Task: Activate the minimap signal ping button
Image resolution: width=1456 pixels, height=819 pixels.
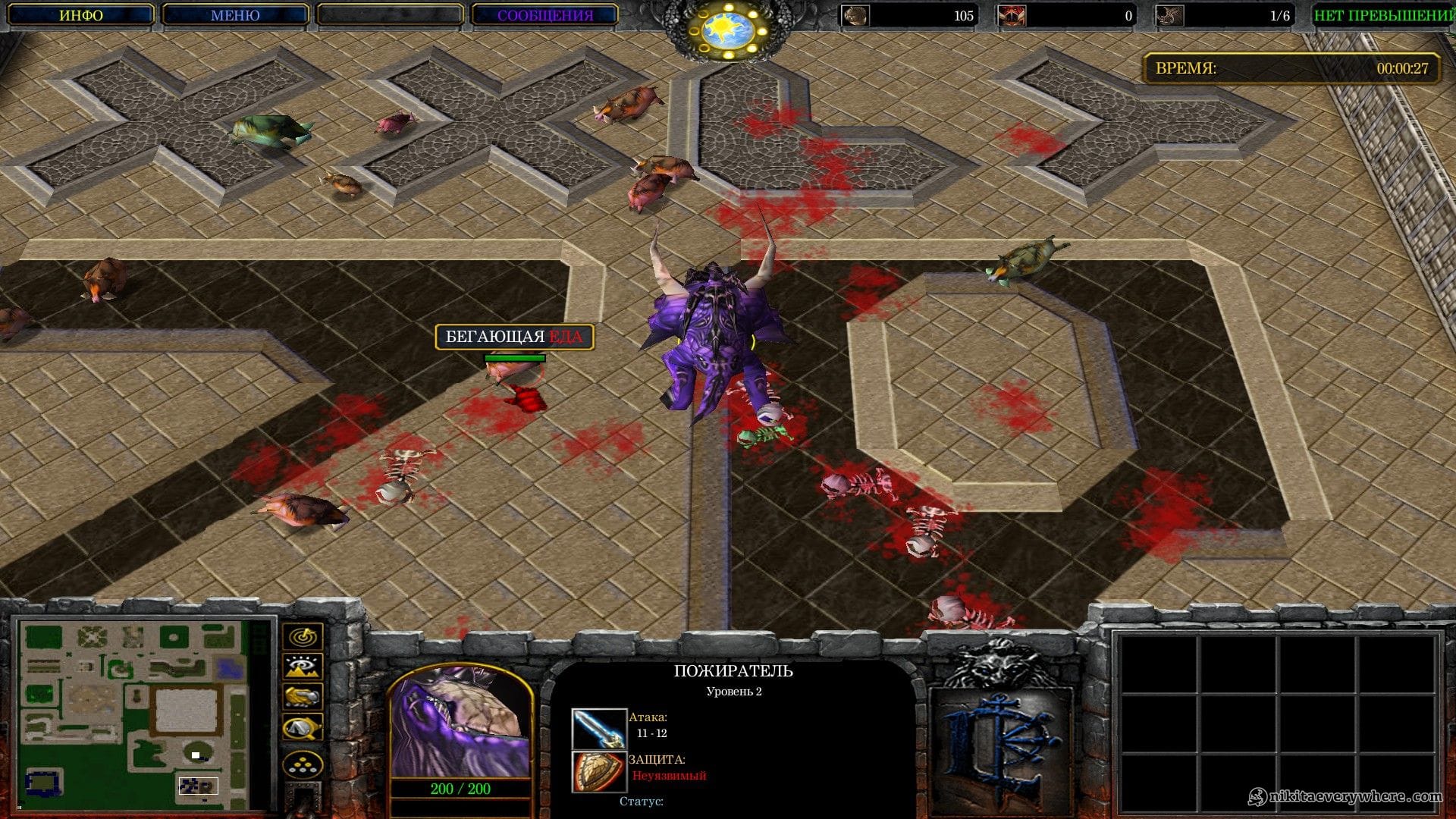Action: click(303, 635)
